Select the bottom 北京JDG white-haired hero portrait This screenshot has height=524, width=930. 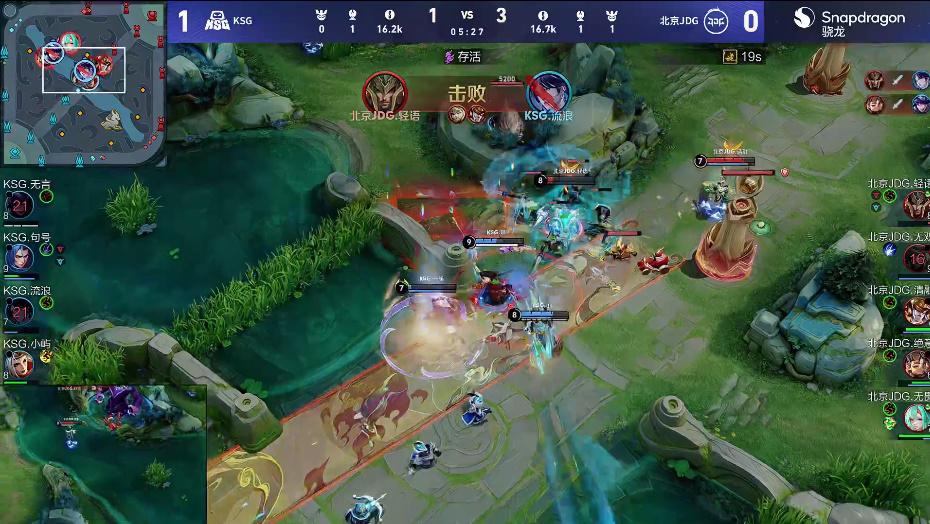pyautogui.click(x=915, y=416)
